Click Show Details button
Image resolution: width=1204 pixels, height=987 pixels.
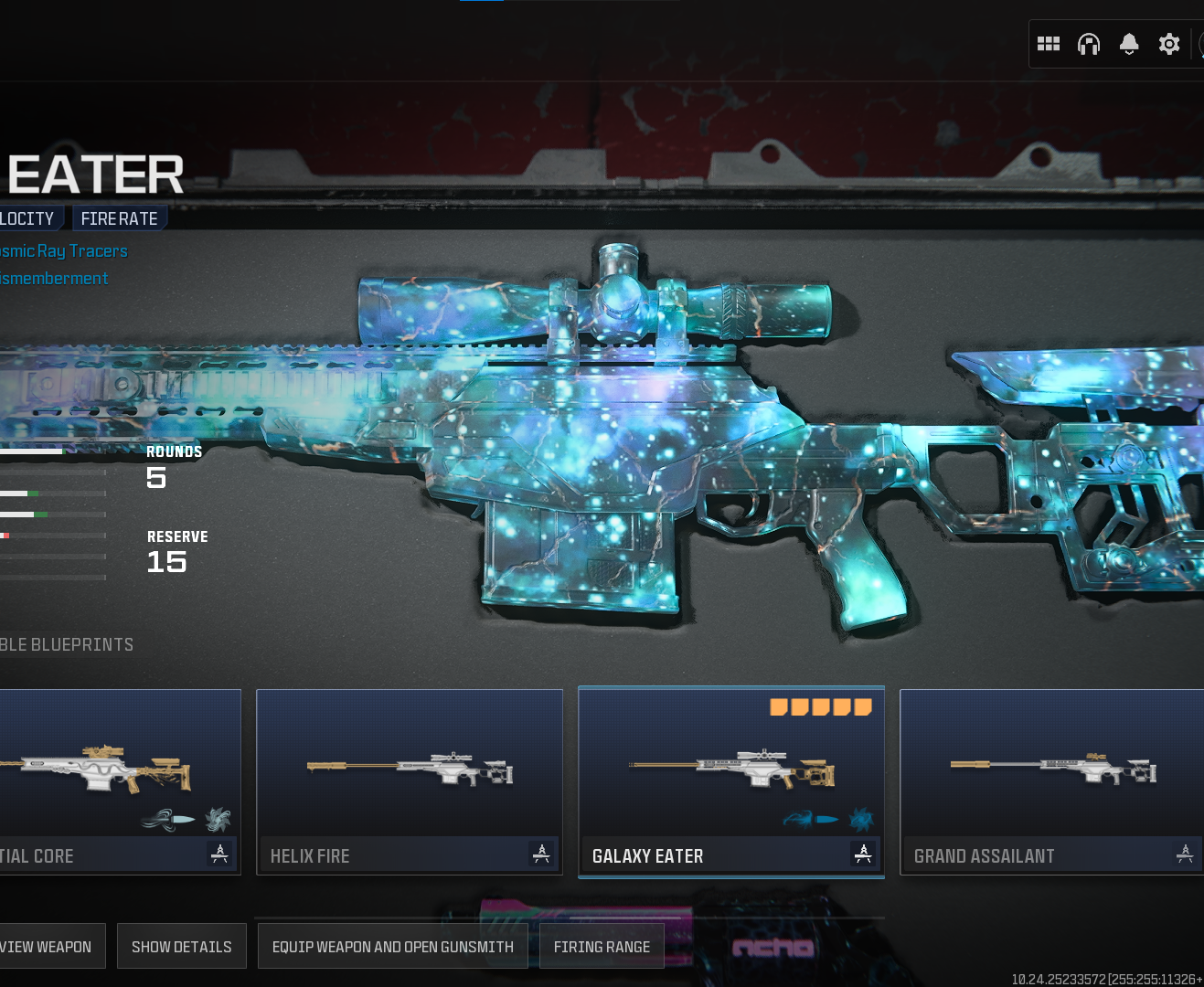click(x=181, y=947)
